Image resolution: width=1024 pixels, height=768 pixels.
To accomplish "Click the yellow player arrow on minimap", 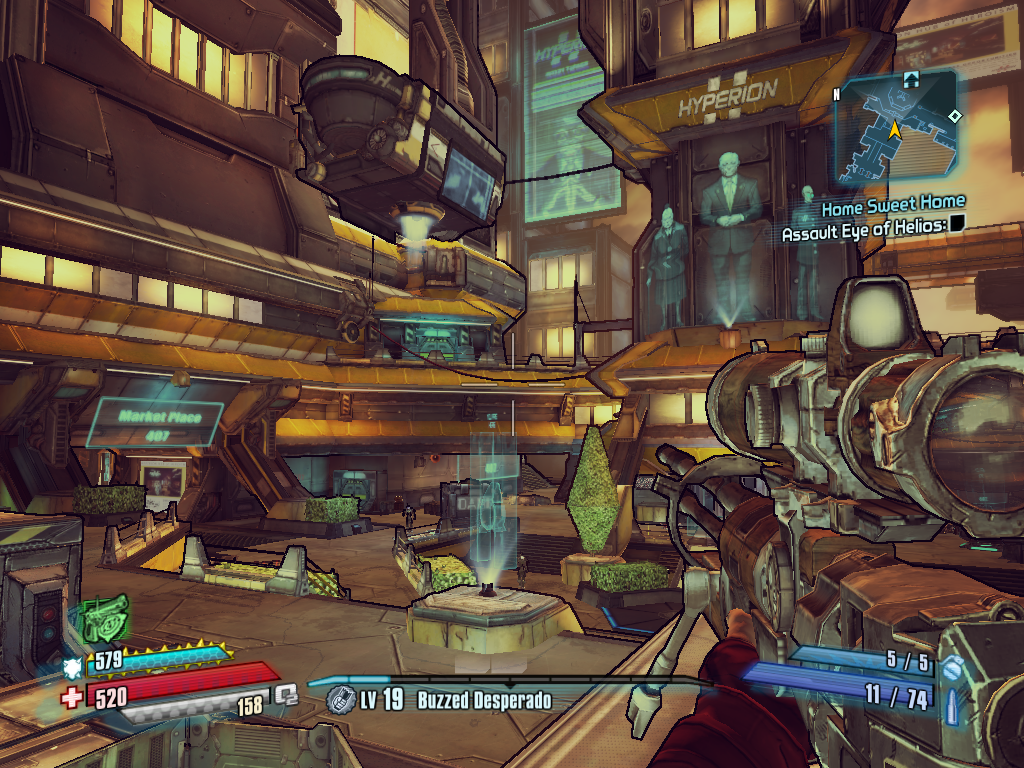I will [894, 129].
